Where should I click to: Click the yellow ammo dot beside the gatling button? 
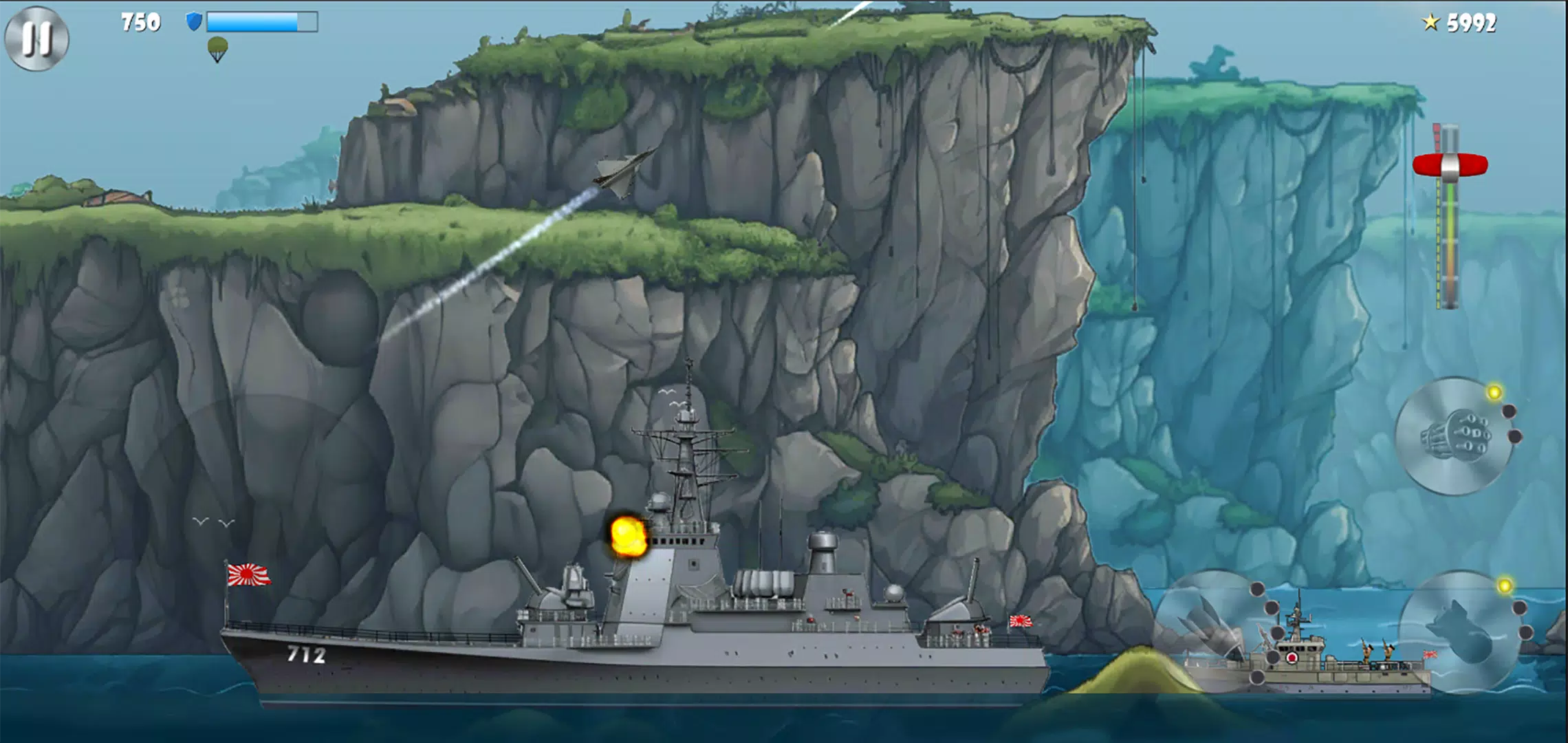[1494, 392]
